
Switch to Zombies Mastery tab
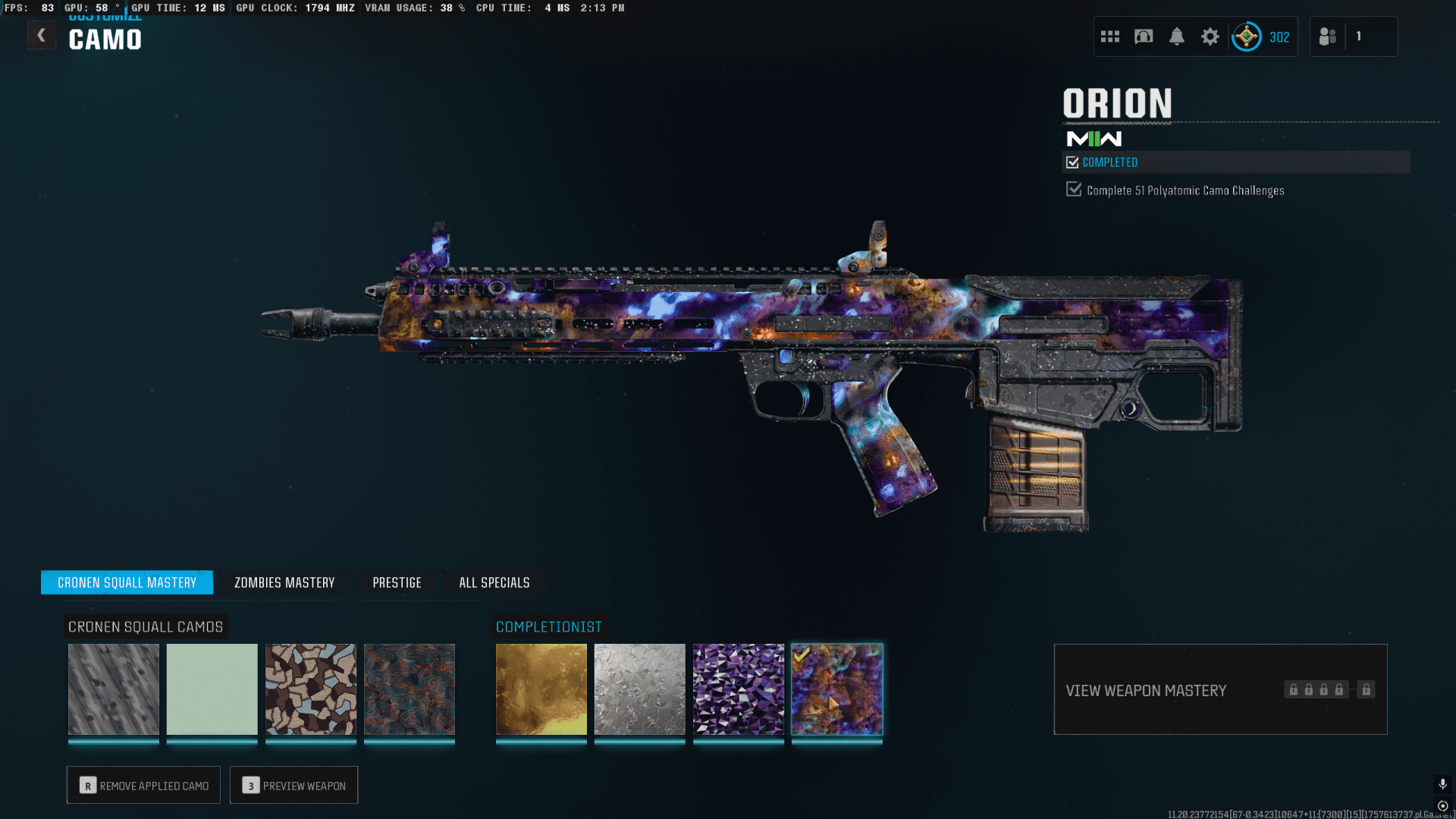tap(284, 582)
